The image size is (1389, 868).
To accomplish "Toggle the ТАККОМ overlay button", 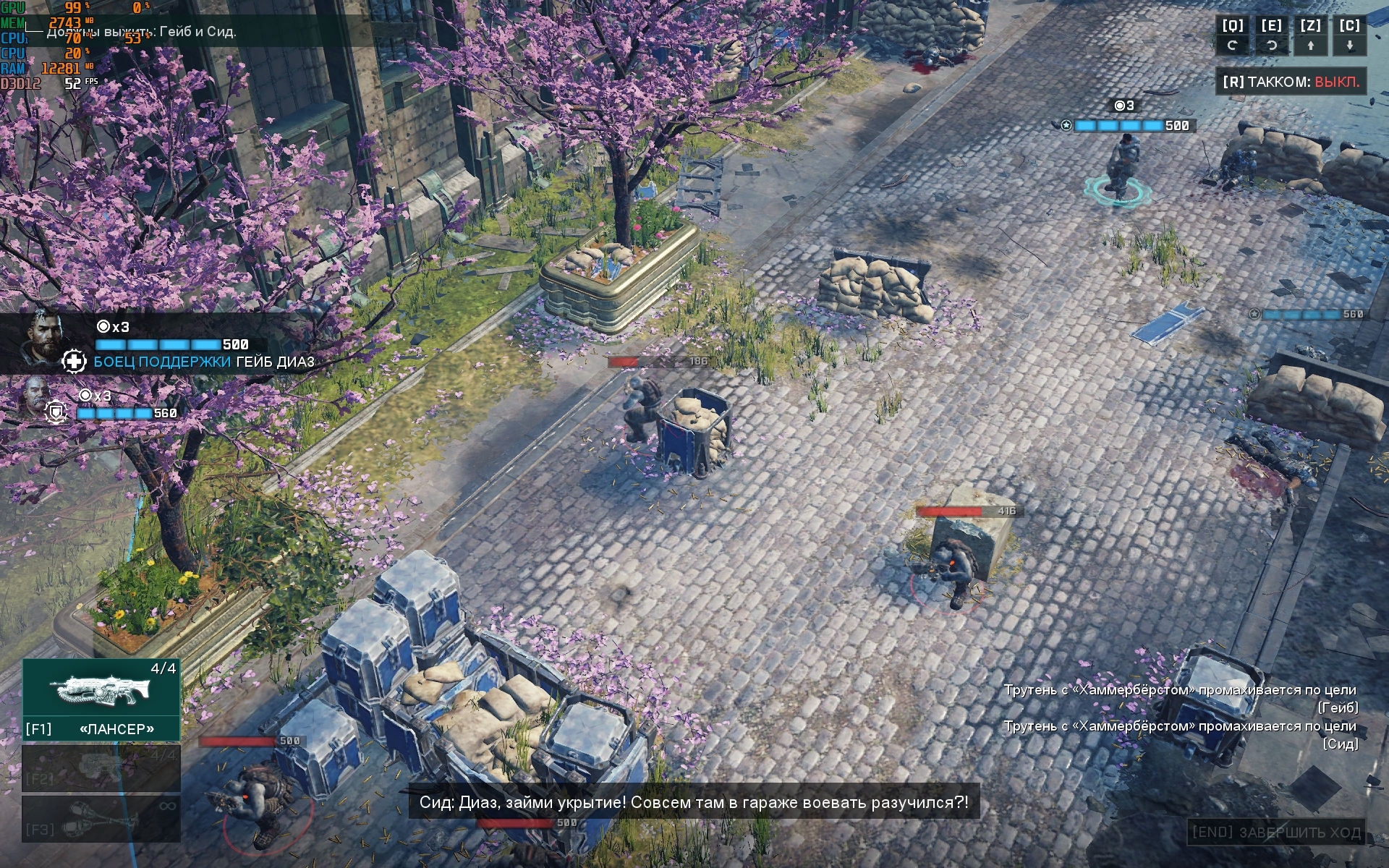I will coord(1291,82).
